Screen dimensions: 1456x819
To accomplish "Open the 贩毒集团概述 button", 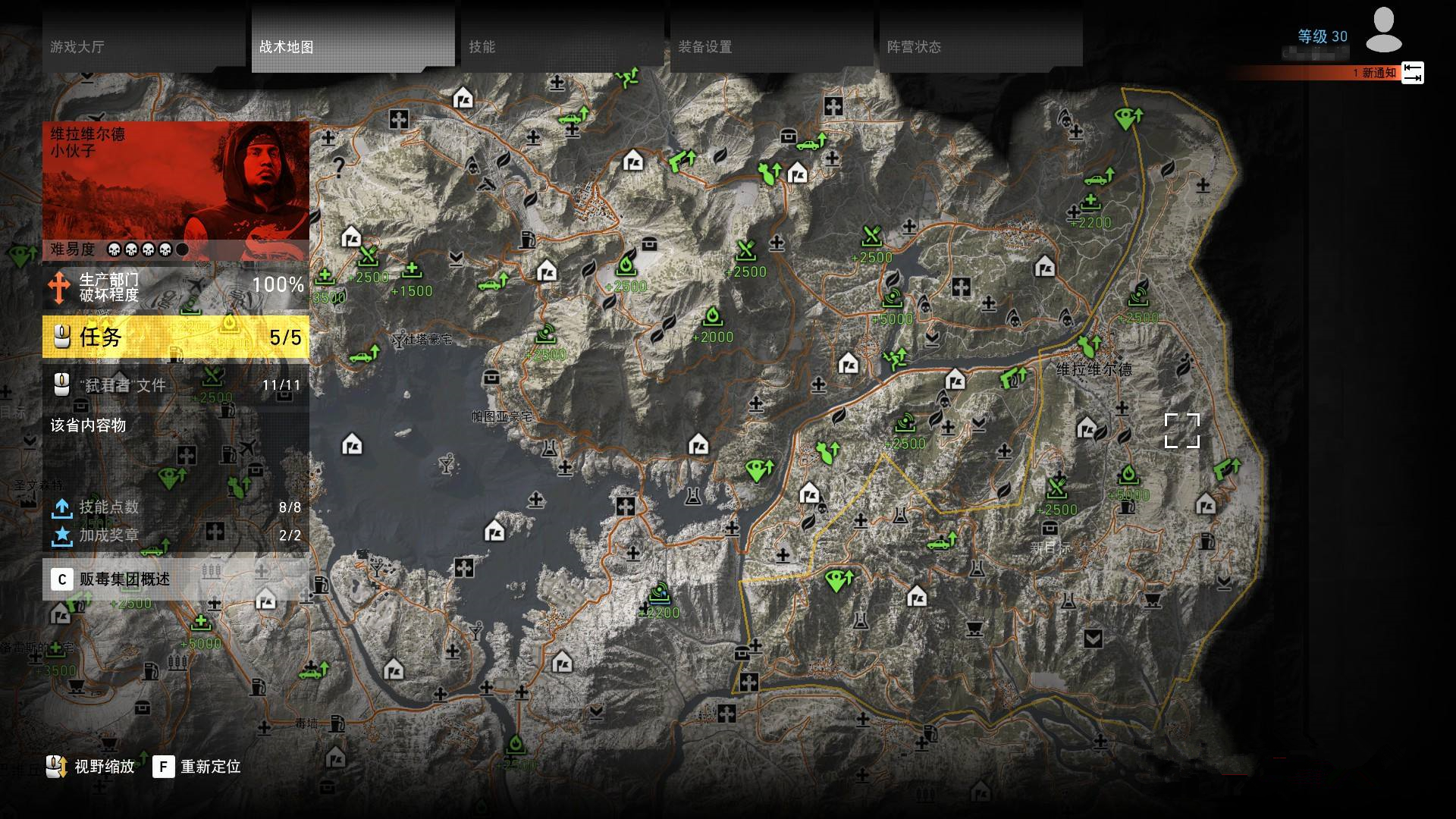I will (x=176, y=579).
